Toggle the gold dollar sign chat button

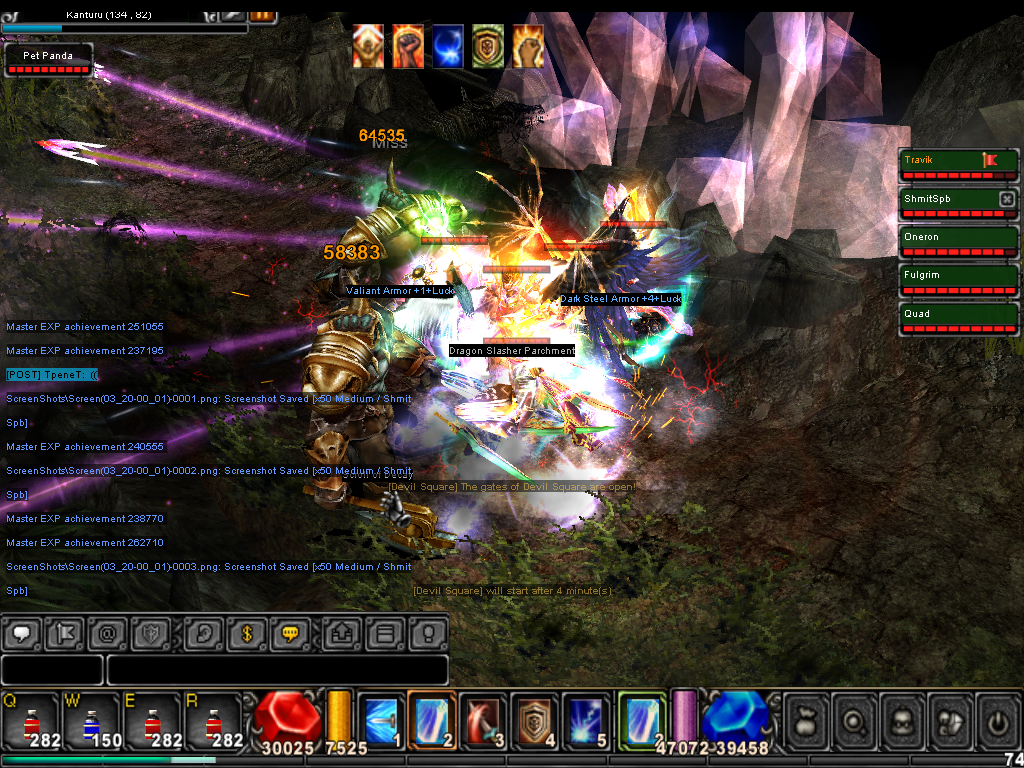tap(245, 633)
